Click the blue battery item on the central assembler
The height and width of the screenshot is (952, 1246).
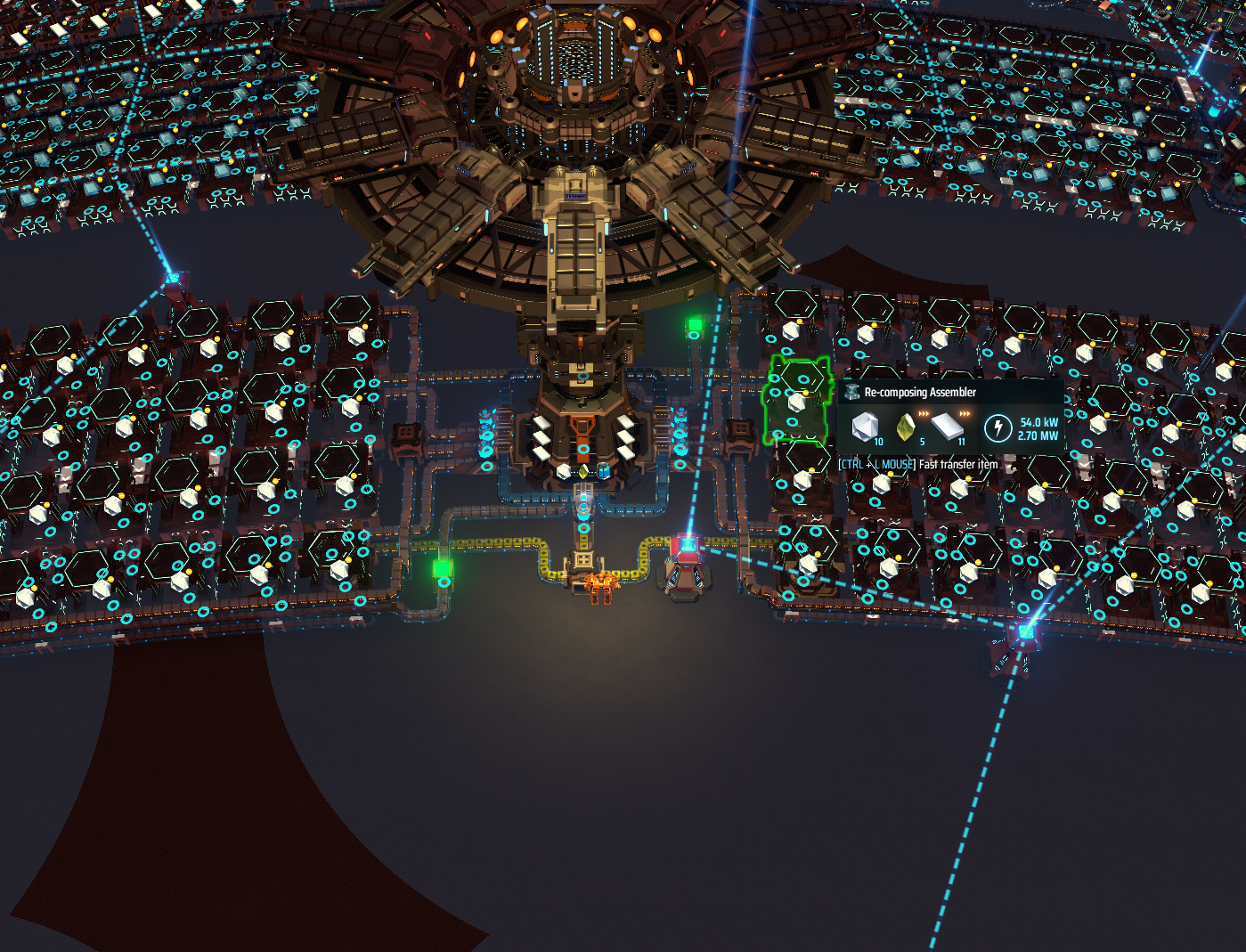pos(603,470)
